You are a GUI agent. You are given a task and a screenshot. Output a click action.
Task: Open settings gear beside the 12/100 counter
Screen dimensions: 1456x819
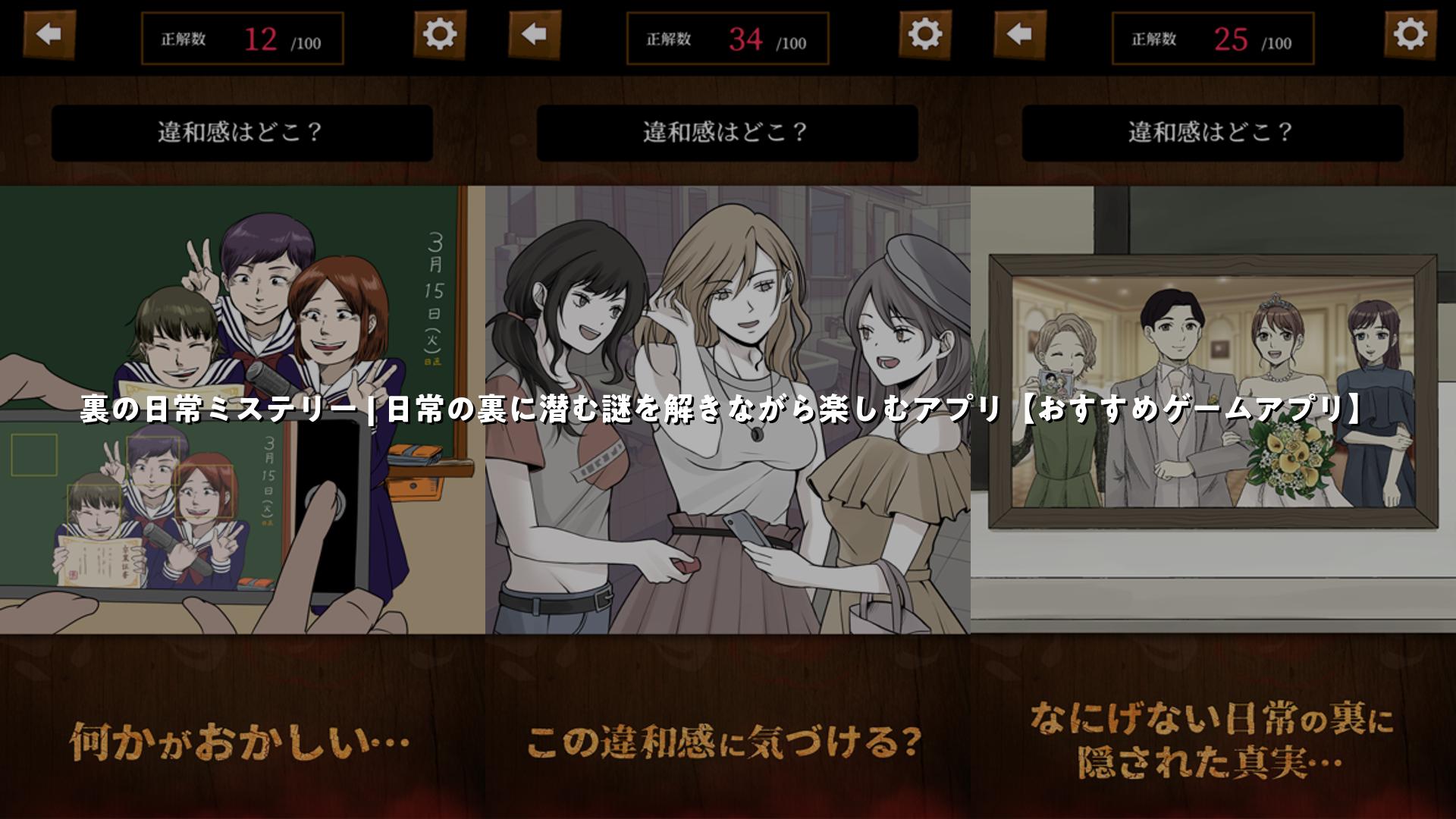point(440,34)
